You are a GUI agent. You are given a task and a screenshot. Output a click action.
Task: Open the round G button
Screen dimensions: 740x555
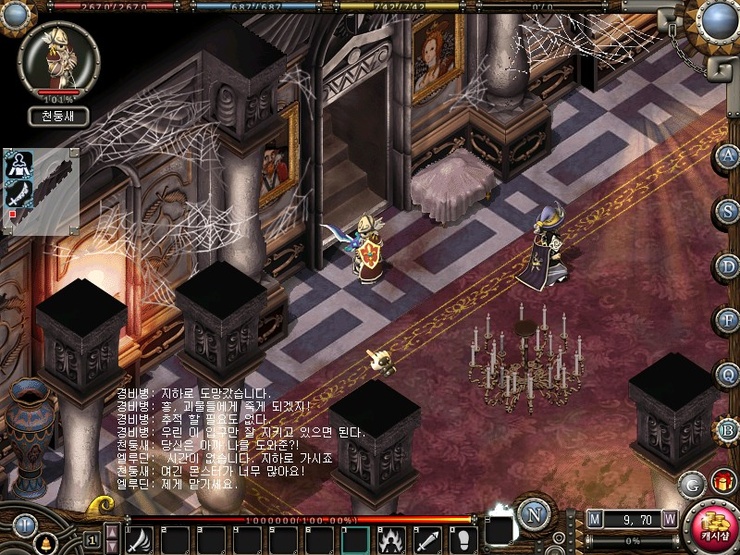tap(690, 484)
